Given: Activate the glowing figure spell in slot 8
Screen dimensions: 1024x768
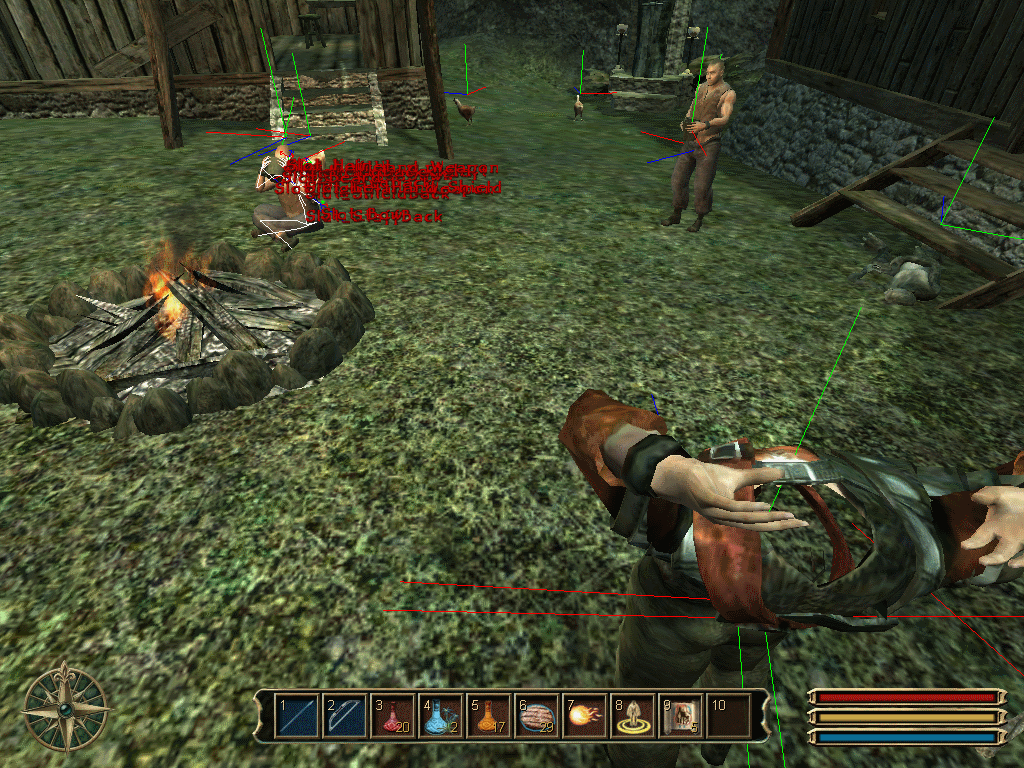Looking at the screenshot, I should pos(633,716).
